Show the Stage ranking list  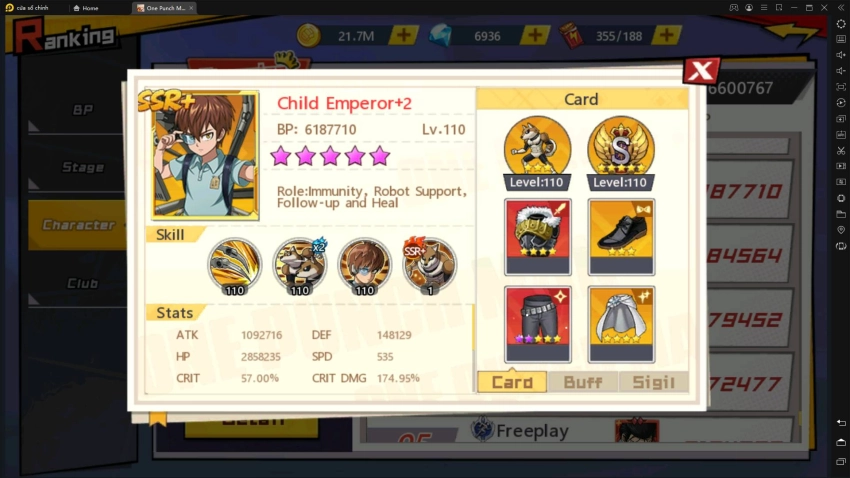pos(82,167)
